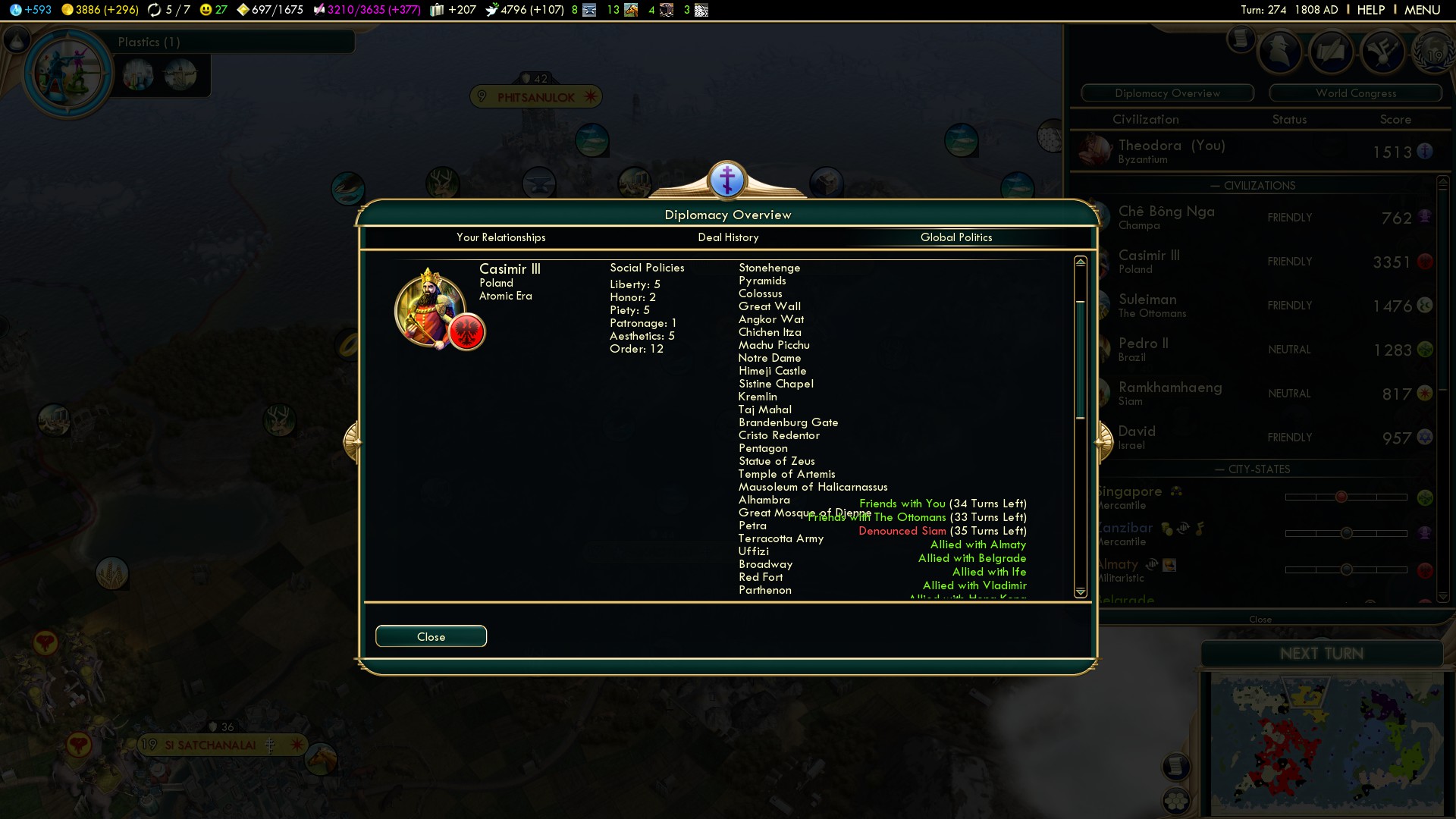Viewport: 1456px width, 819px height.
Task: Open the Plastics research icon
Action: point(68,74)
